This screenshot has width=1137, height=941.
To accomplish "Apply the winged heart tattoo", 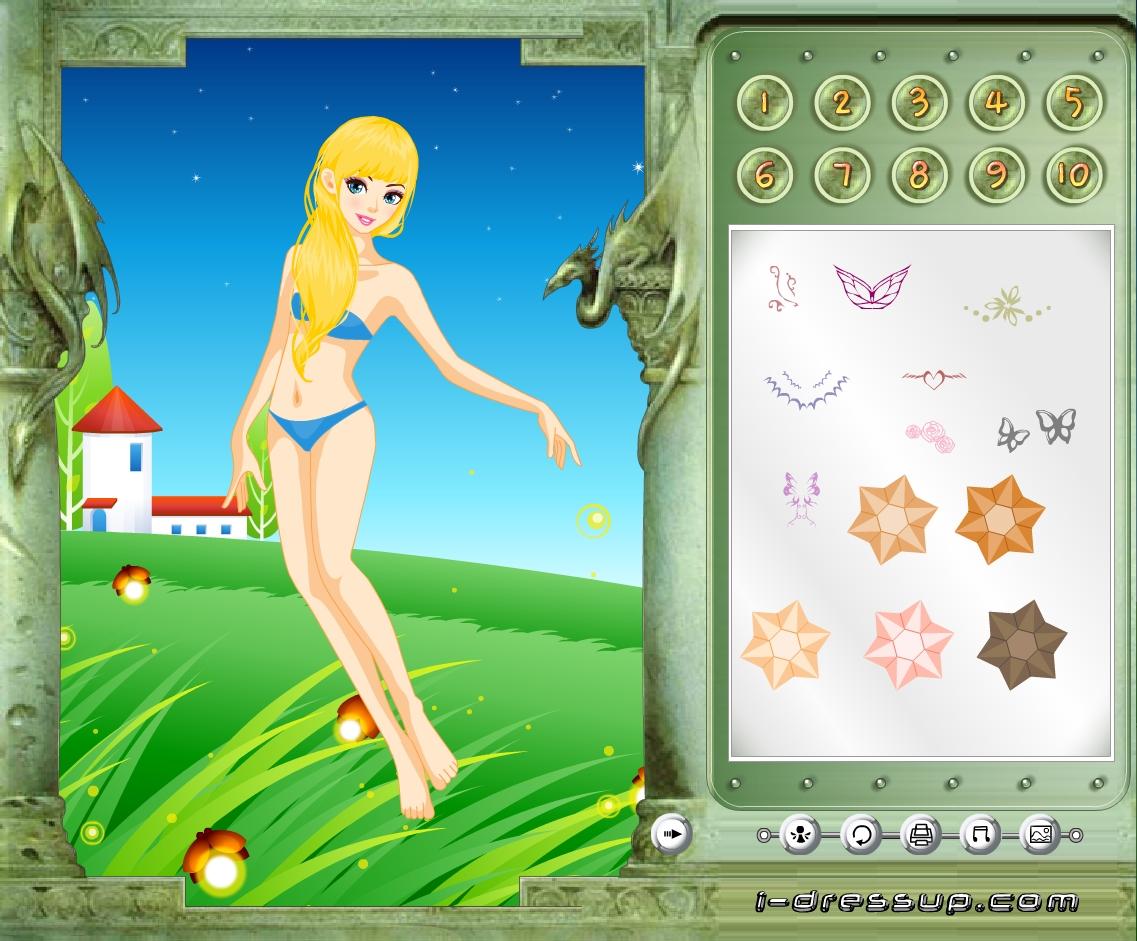I will [933, 379].
